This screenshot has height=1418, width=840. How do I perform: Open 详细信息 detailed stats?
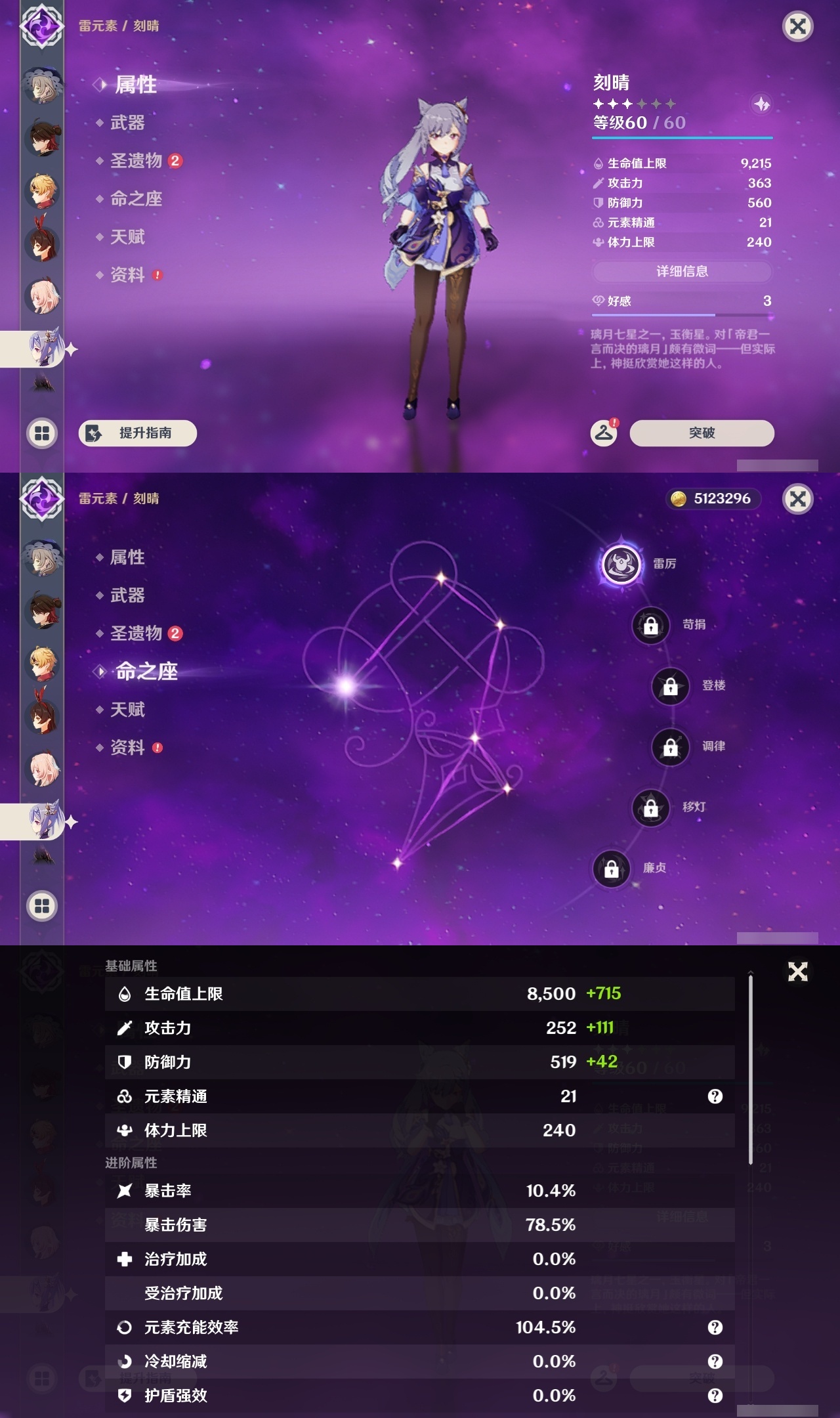tap(682, 271)
